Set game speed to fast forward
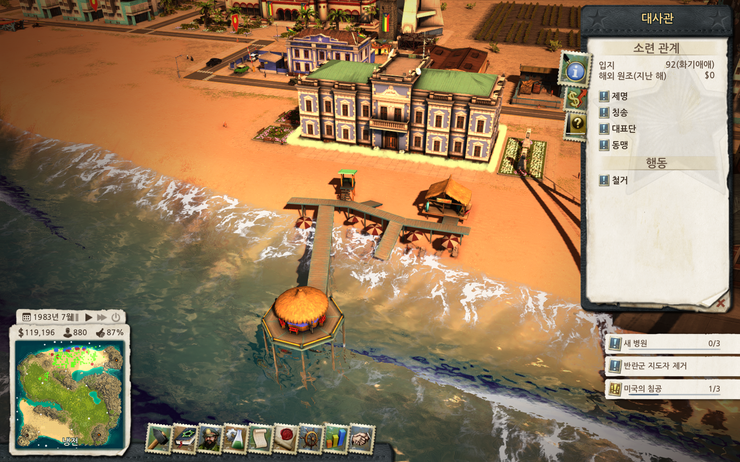The width and height of the screenshot is (740, 462). tap(101, 316)
